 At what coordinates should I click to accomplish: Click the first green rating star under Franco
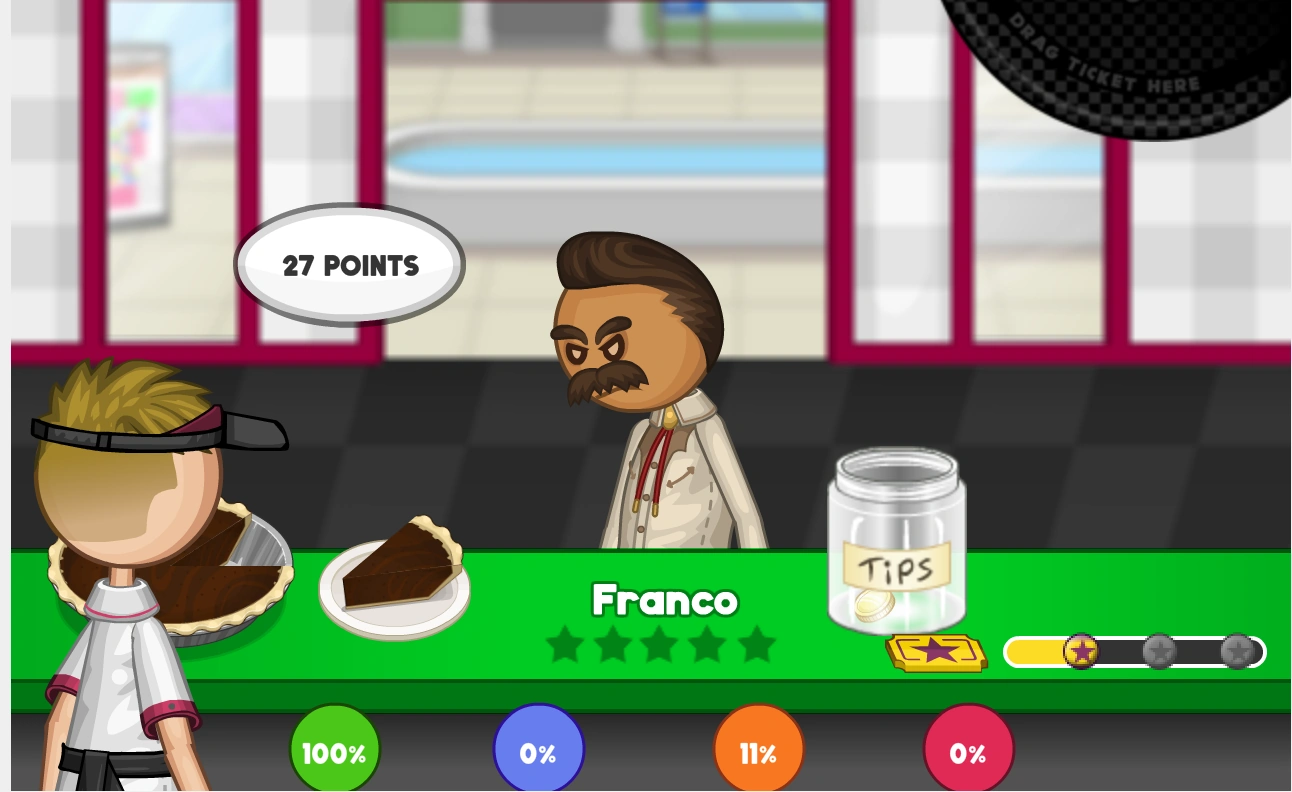pyautogui.click(x=565, y=645)
